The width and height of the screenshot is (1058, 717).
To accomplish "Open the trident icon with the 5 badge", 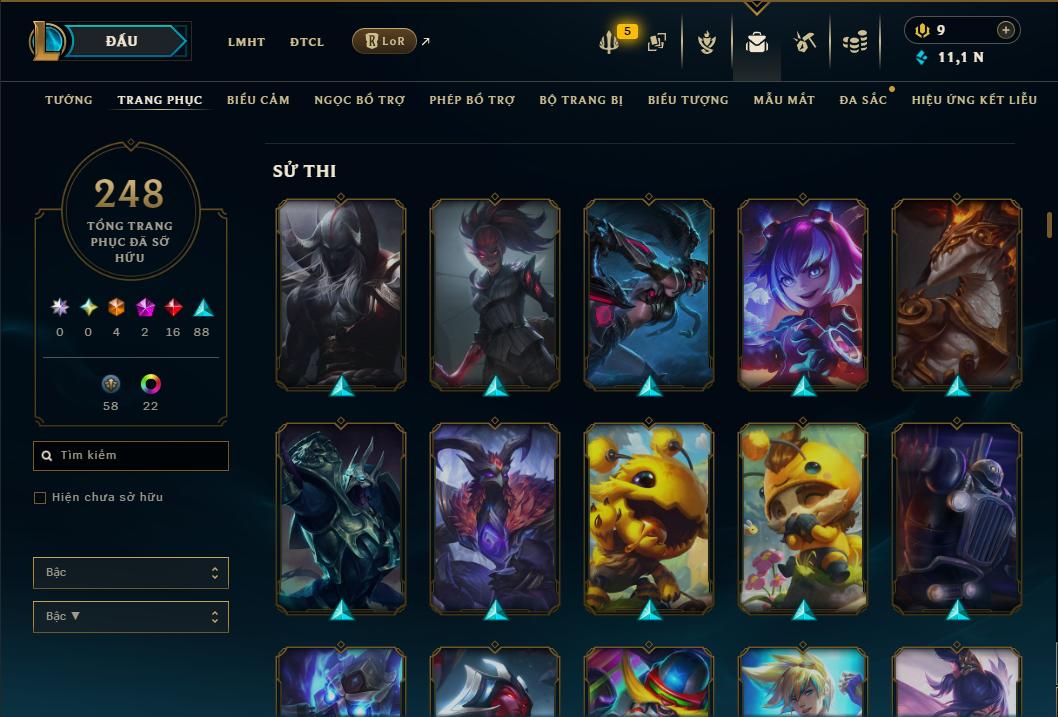I will 609,43.
